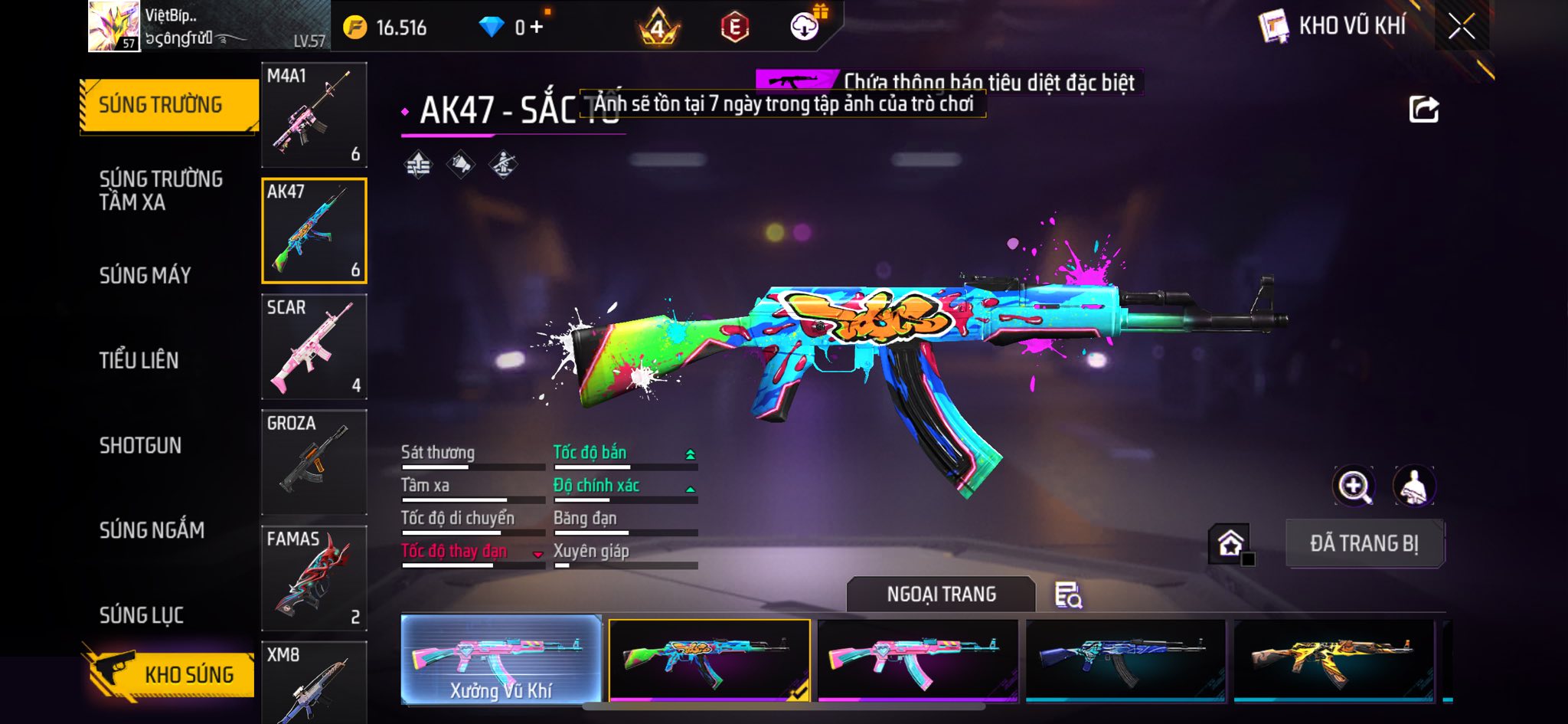1568x724 pixels.
Task: Select the GROZA weapon tile
Action: click(314, 462)
